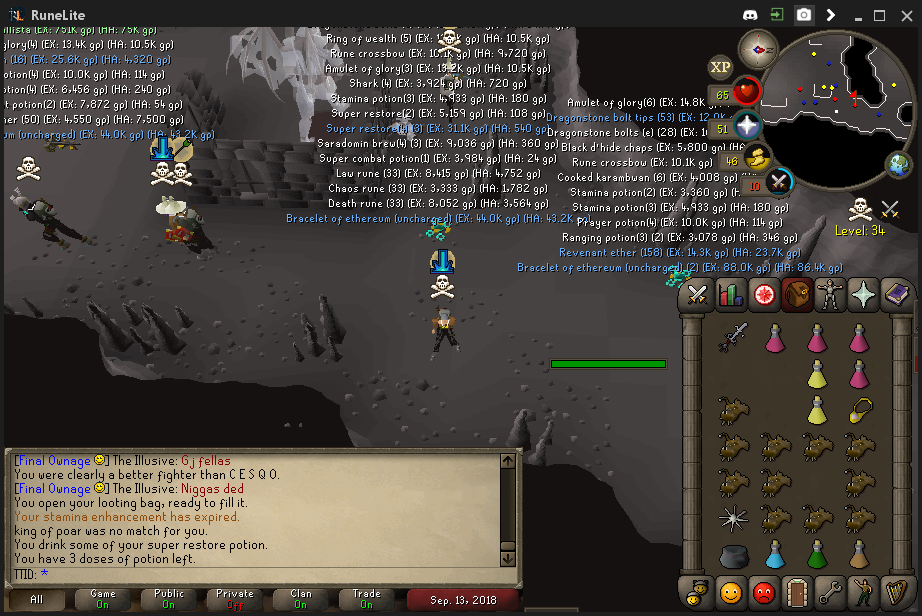Viewport: 922px width, 616px height.
Task: Open the wrench settings tab
Action: pos(829,591)
